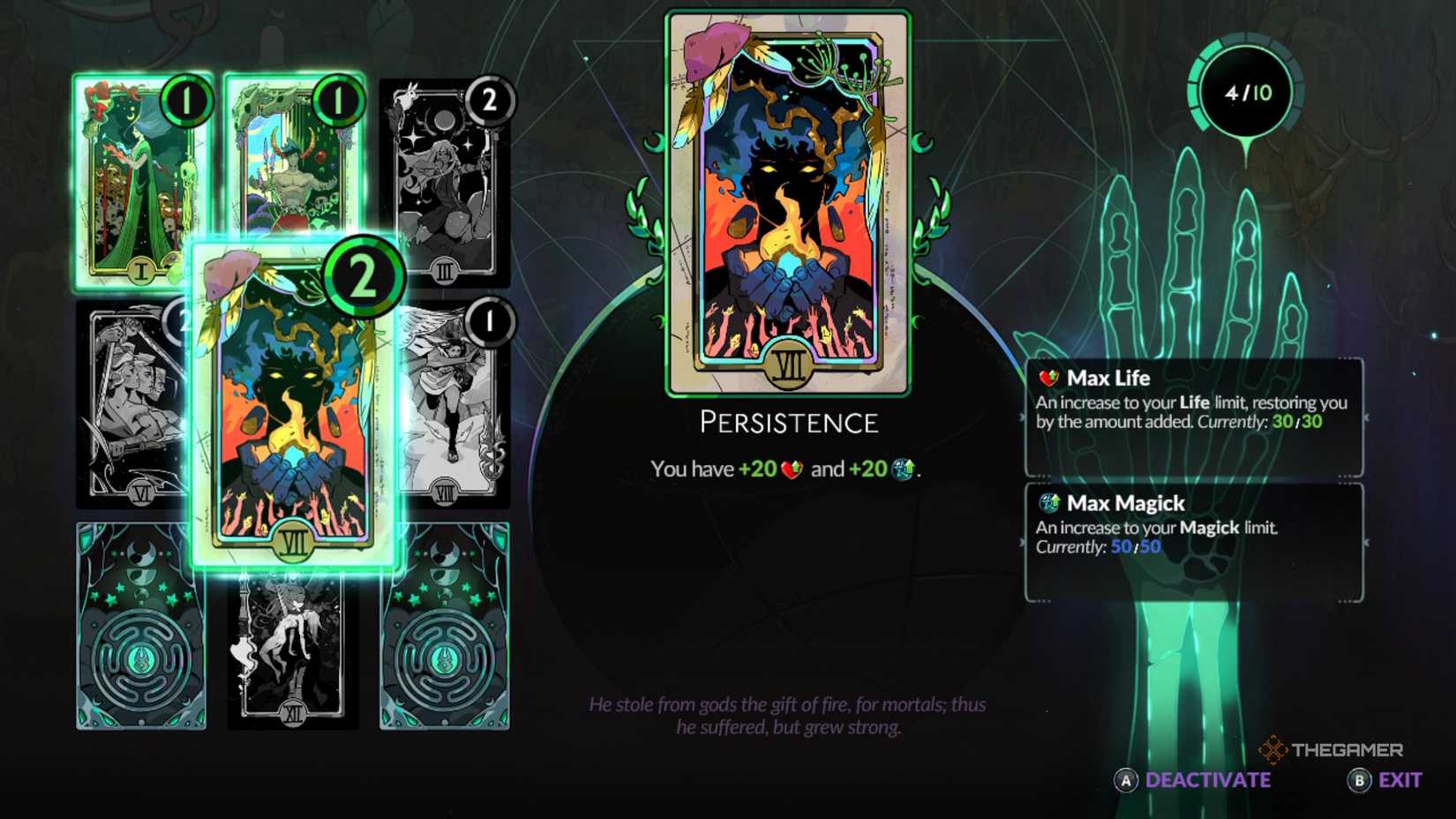View the greyed-out card numbered III
Screen dimensions: 1456x819
(x=439, y=190)
